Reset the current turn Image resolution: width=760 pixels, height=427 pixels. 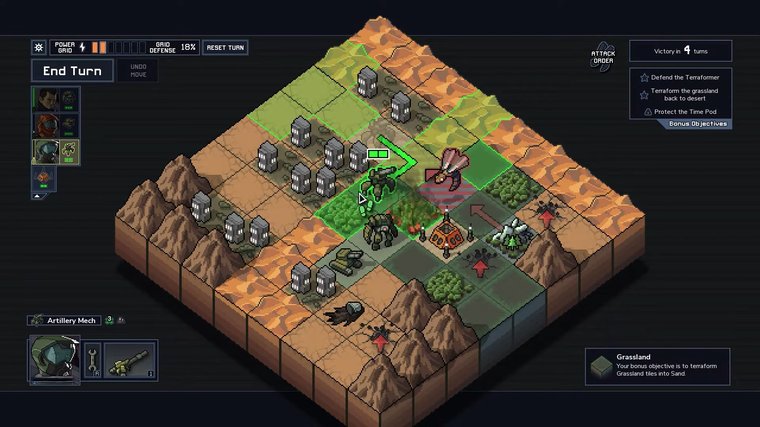pyautogui.click(x=225, y=47)
